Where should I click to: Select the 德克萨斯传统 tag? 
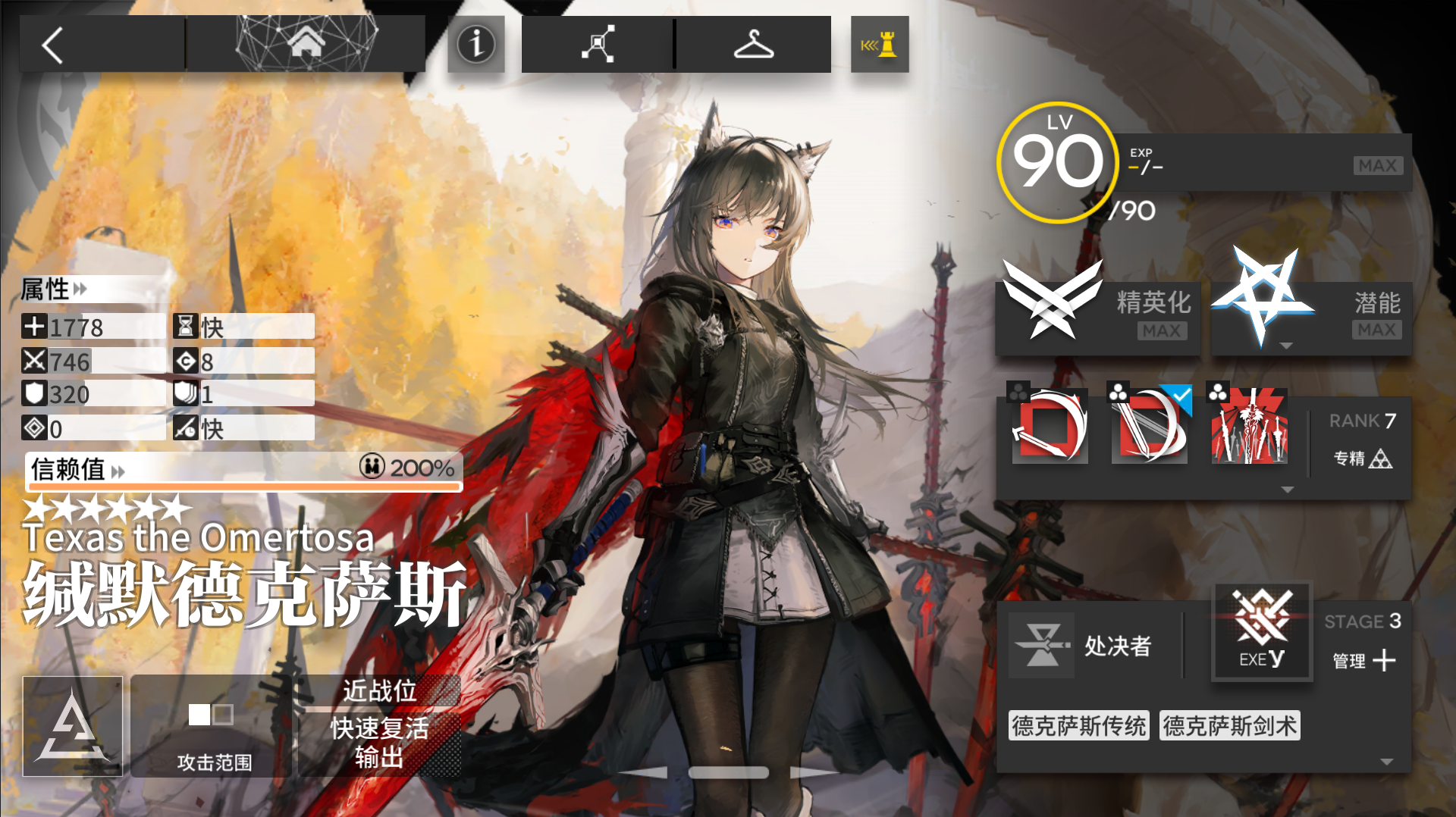point(1078,725)
